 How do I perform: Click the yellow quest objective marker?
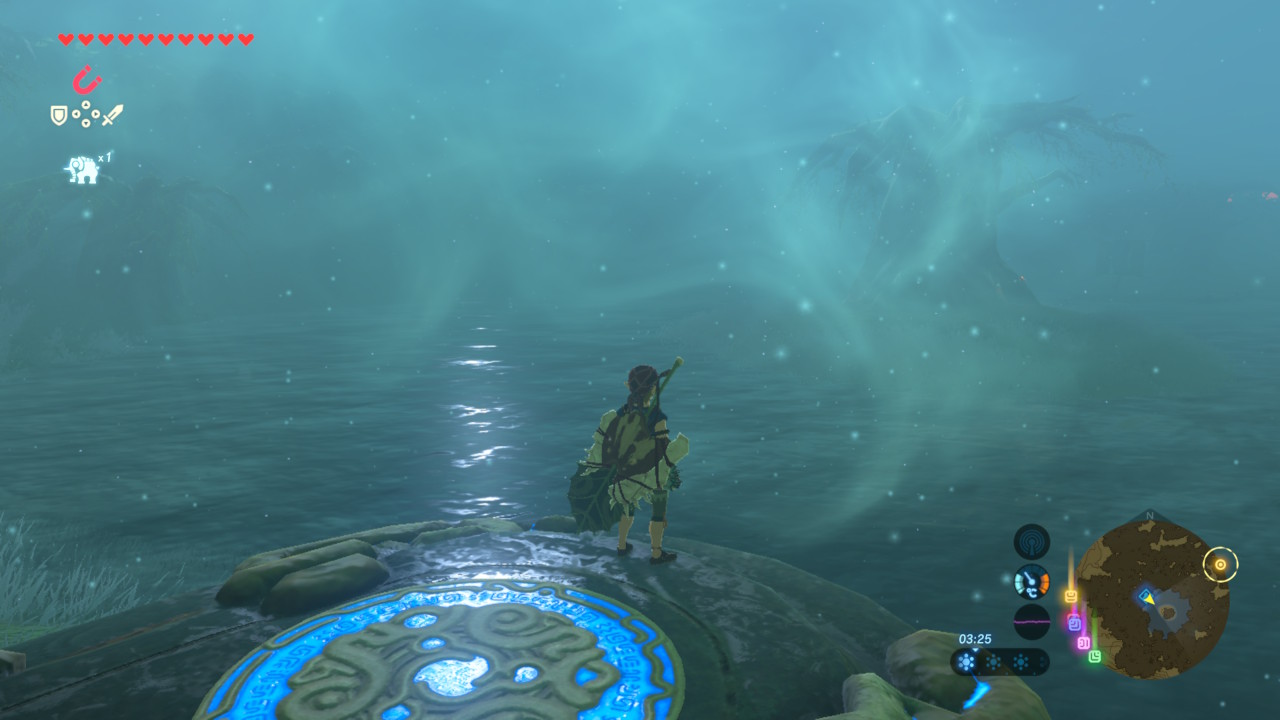tap(1220, 565)
